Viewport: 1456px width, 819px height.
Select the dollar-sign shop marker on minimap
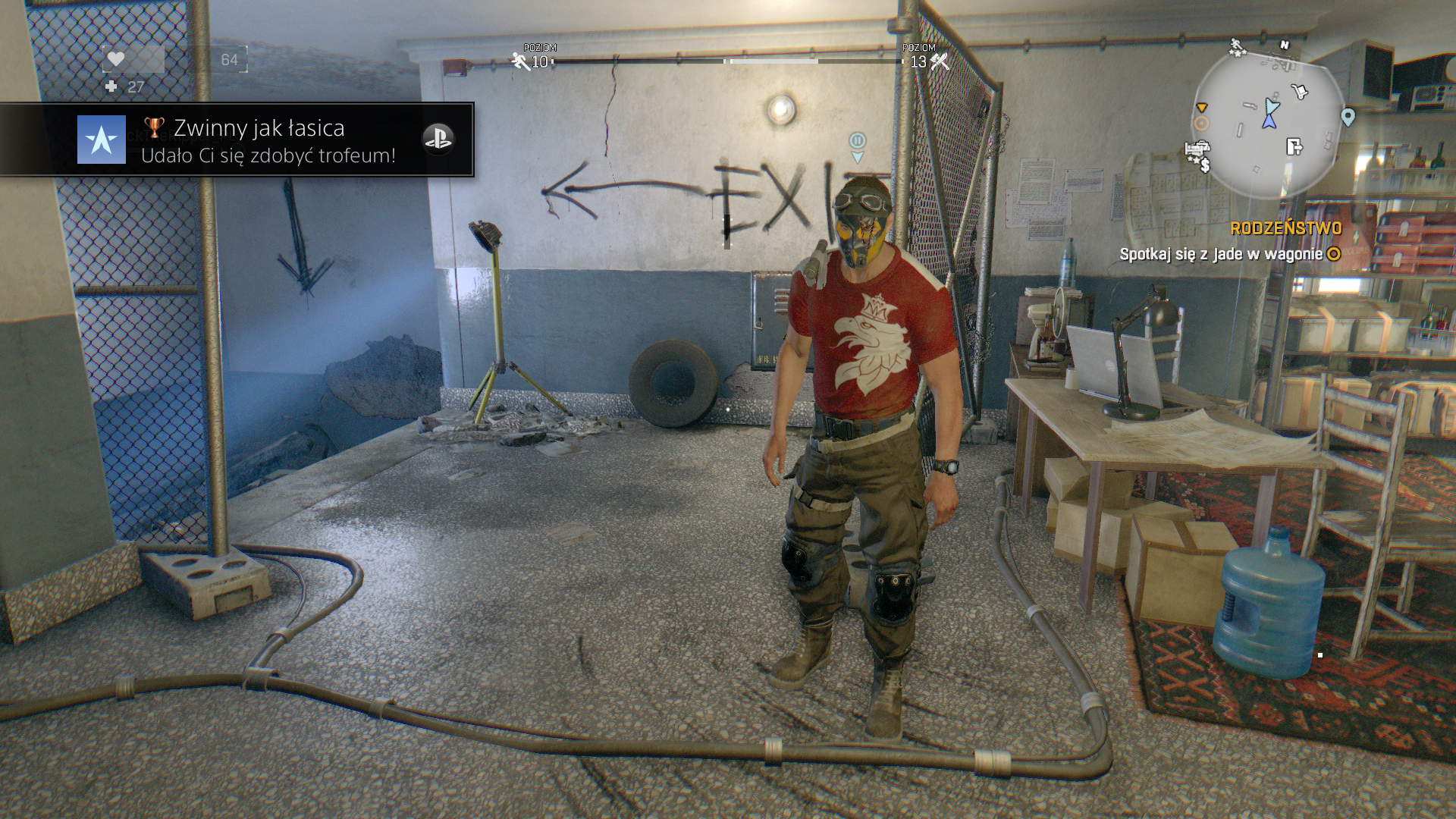(1204, 165)
